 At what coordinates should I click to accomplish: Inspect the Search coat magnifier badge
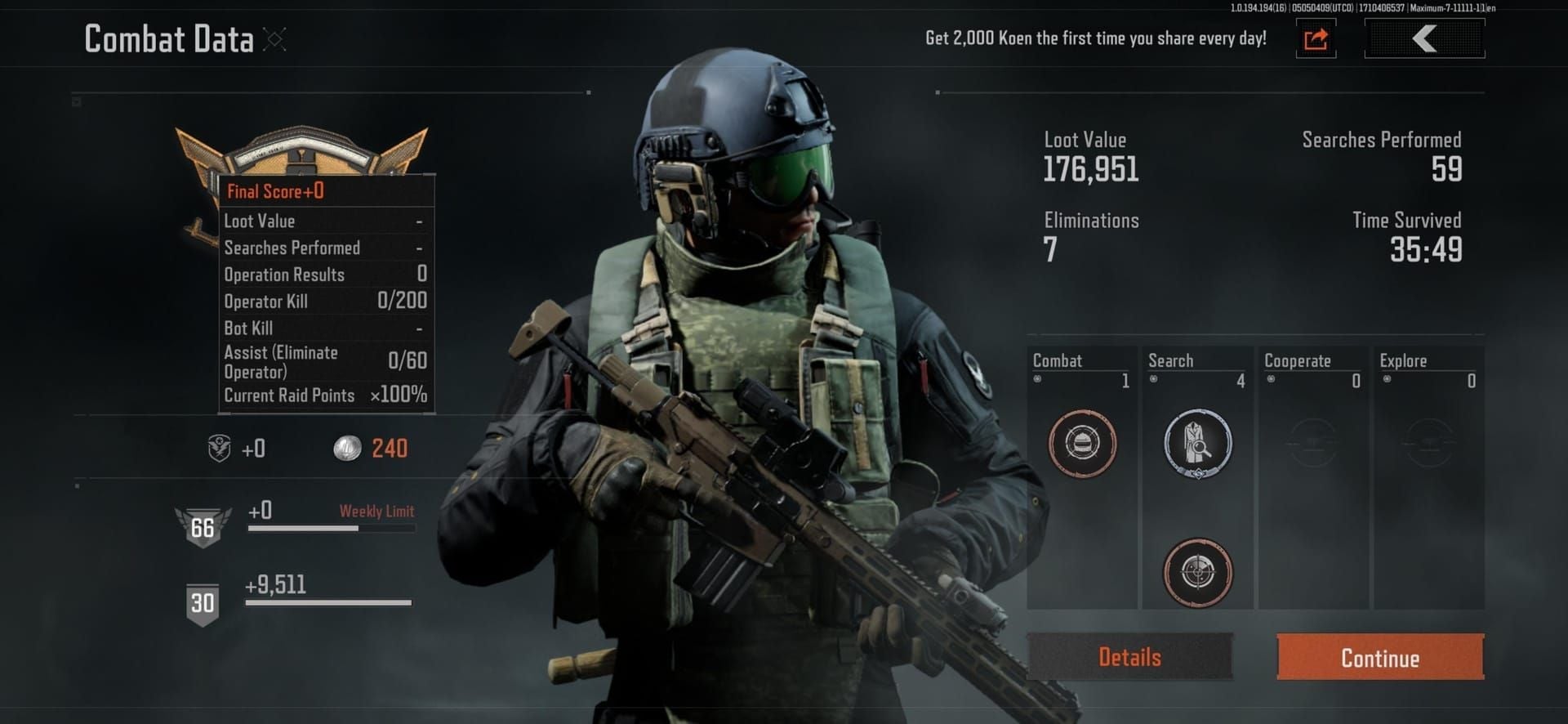click(x=1197, y=443)
